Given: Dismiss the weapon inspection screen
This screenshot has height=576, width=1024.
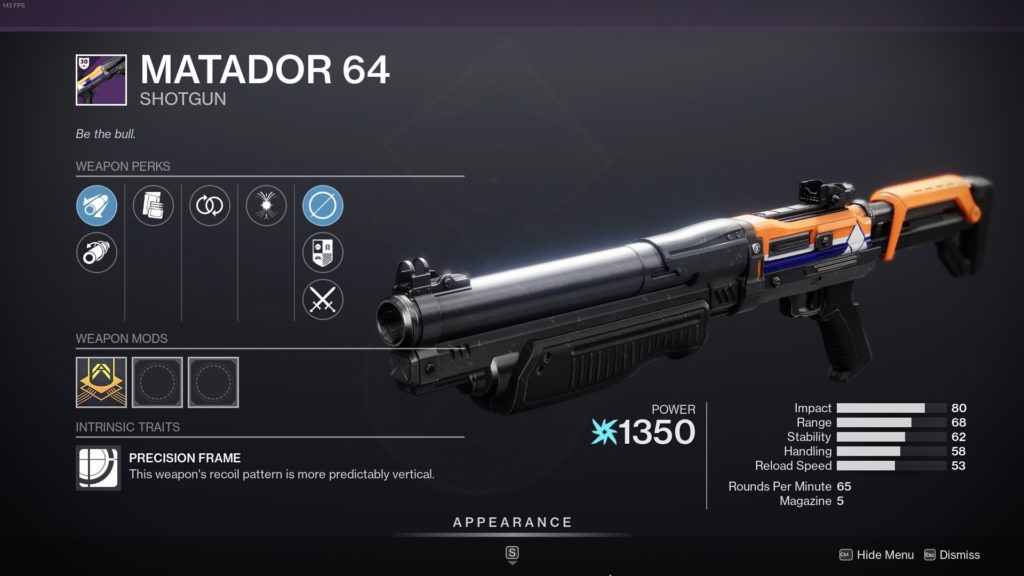Looking at the screenshot, I should coord(960,555).
